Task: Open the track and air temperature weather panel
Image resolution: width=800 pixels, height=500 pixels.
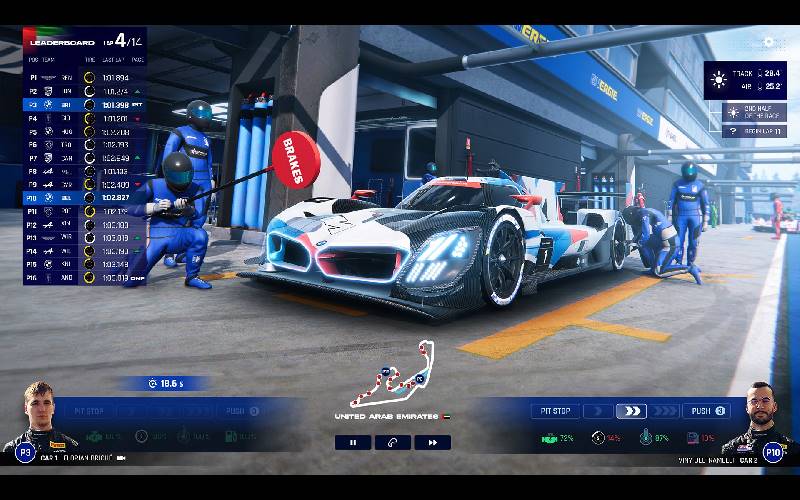Action: pos(745,78)
